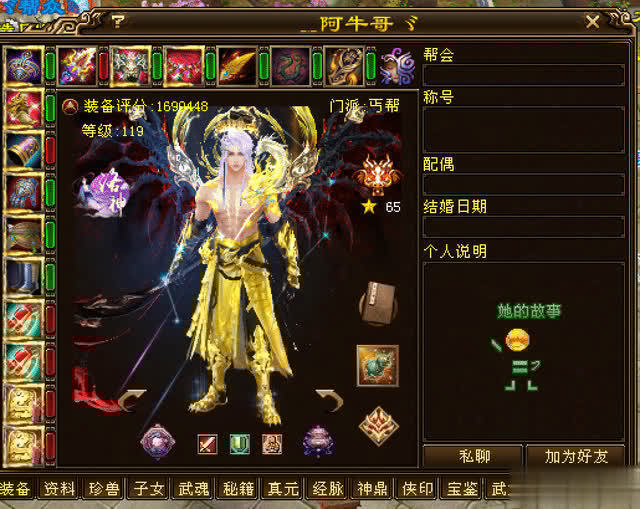Click the green beast framed icon
The height and width of the screenshot is (509, 640).
point(377,365)
